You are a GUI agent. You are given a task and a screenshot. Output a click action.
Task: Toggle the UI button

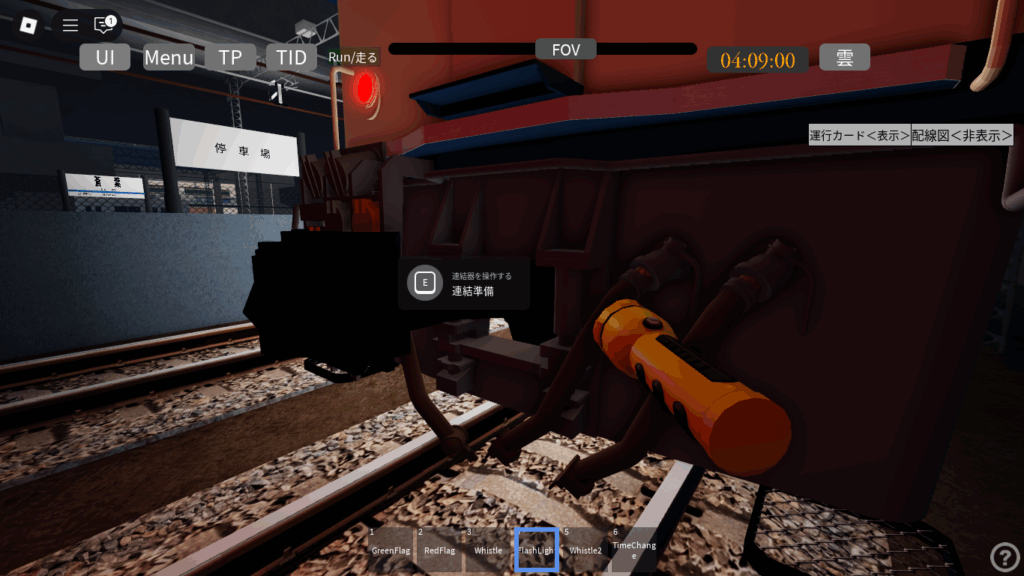[x=105, y=57]
